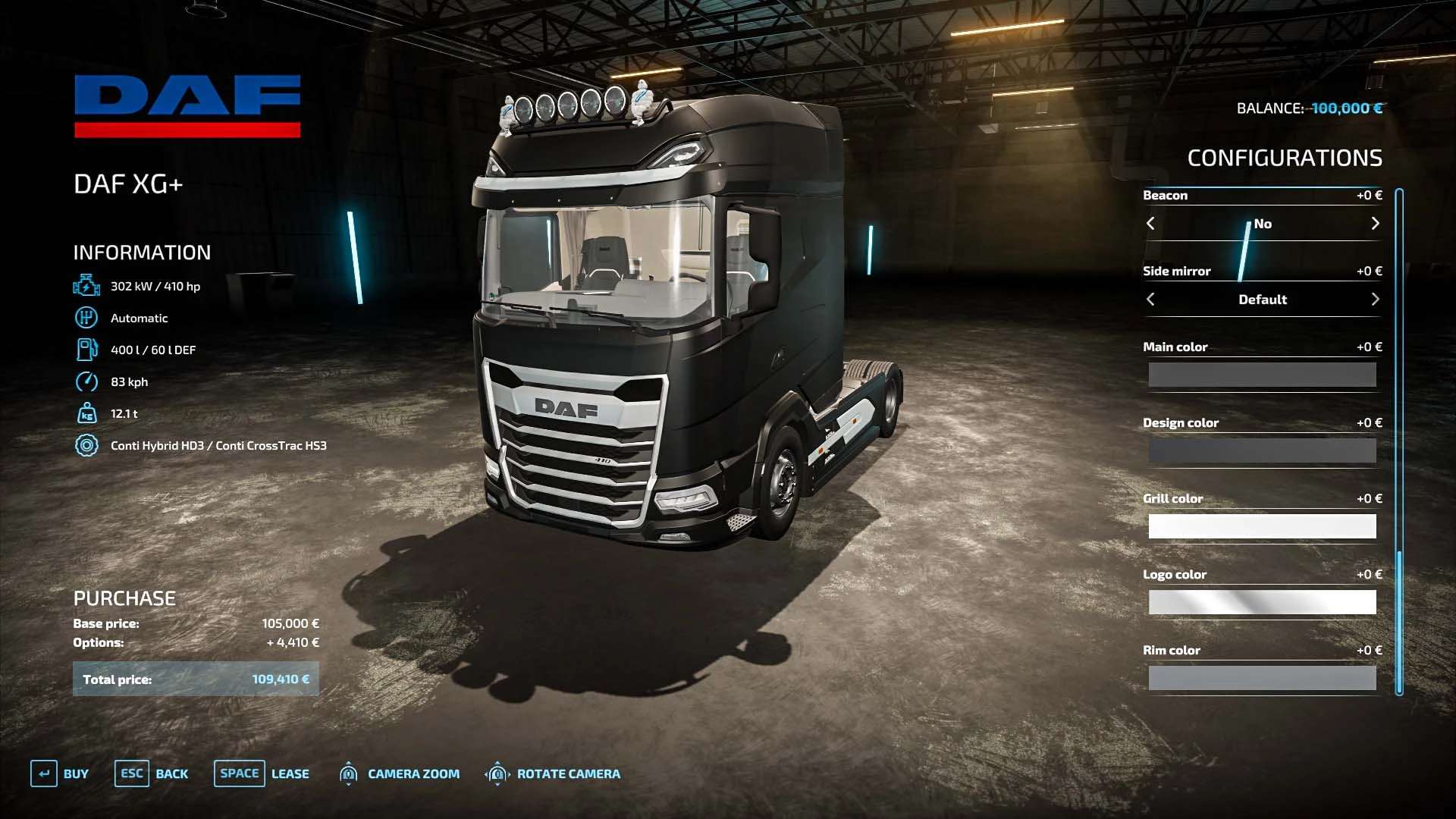Change the Grill color swatch
The width and height of the screenshot is (1456, 819).
point(1262,526)
